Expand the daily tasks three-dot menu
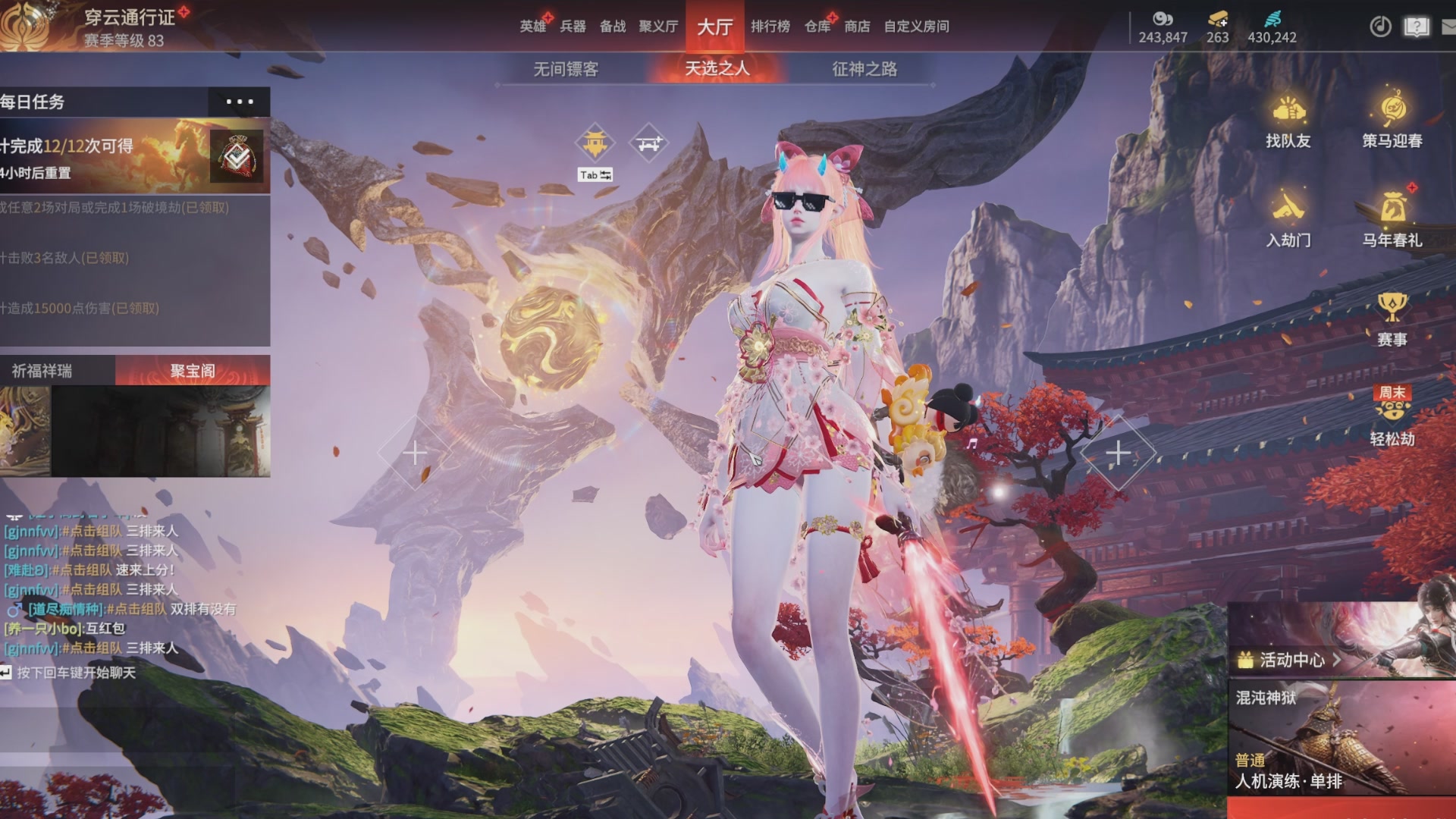 coord(239,102)
